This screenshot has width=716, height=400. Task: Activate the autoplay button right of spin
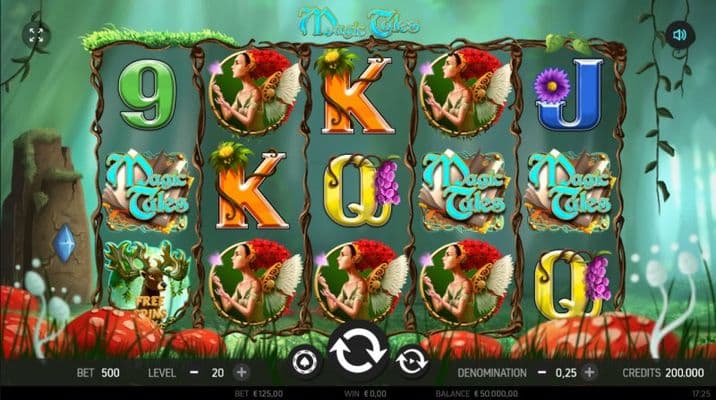click(411, 360)
